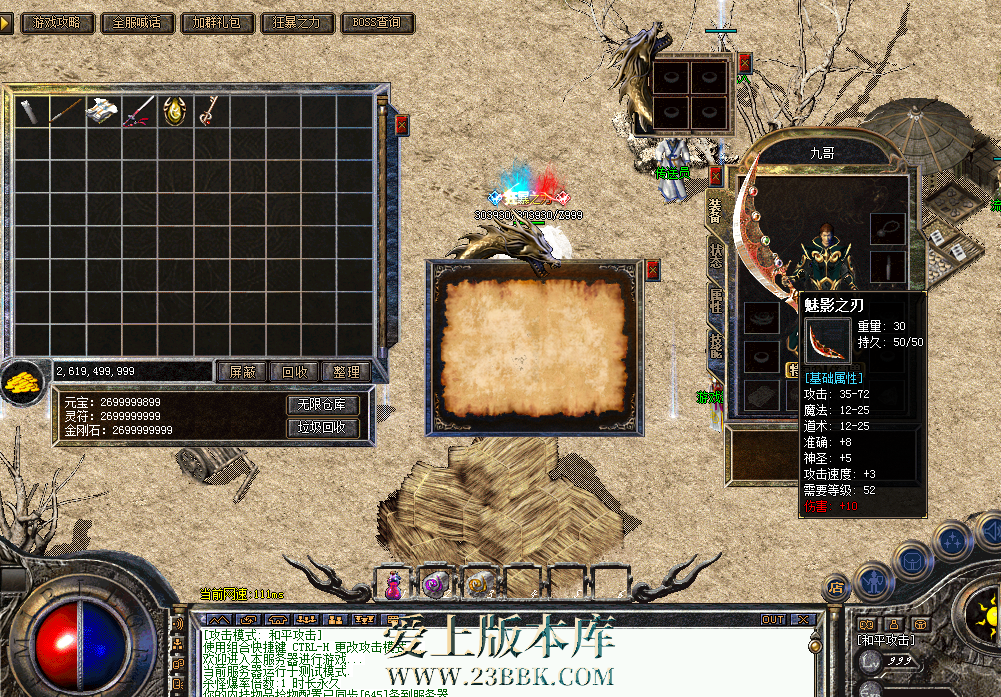The width and height of the screenshot is (1001, 697).
Task: Sort the bag with the 整理 button
Action: coord(347,372)
